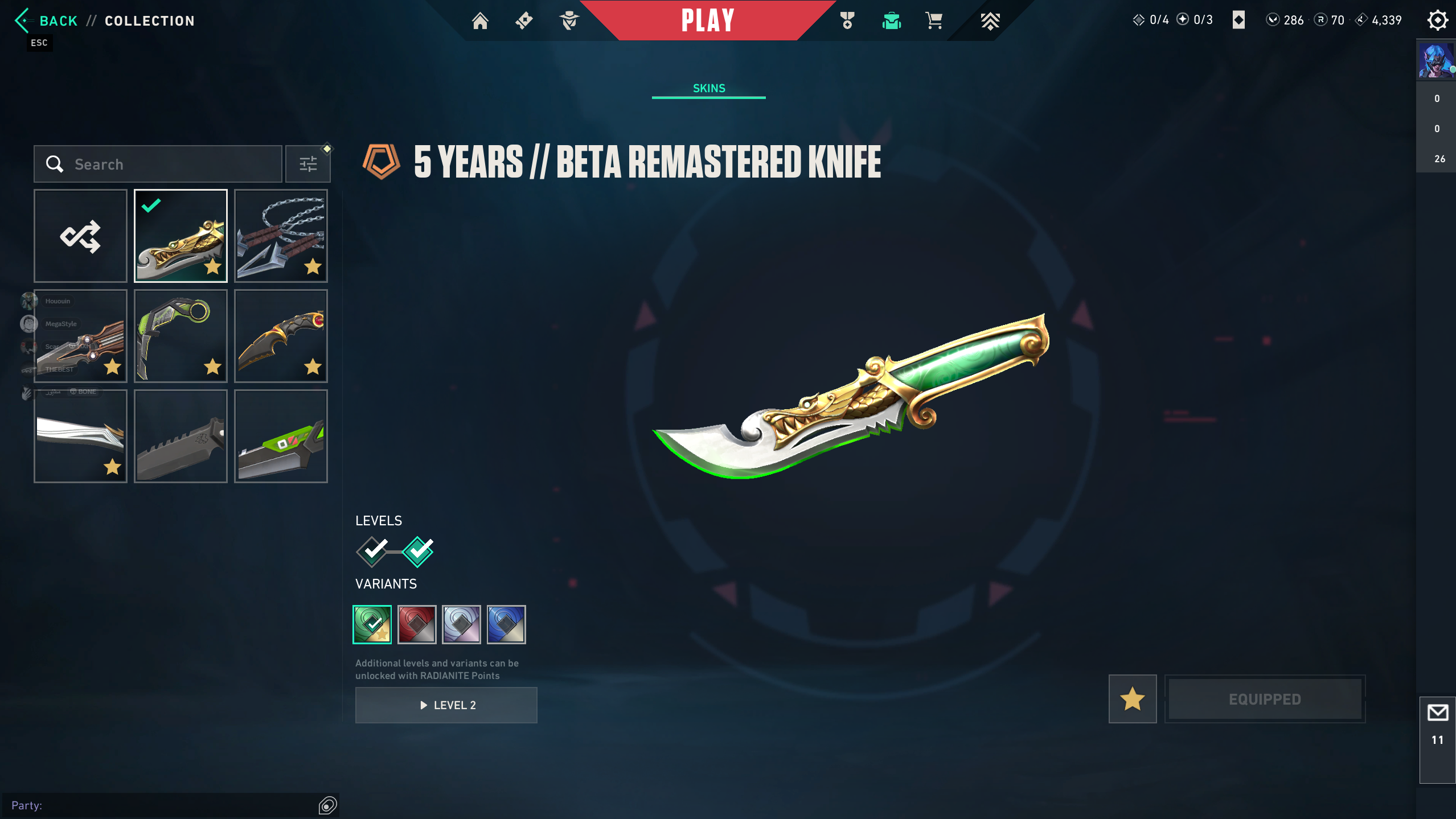Click the red PLAY button
The width and height of the screenshot is (1456, 819).
point(708,21)
